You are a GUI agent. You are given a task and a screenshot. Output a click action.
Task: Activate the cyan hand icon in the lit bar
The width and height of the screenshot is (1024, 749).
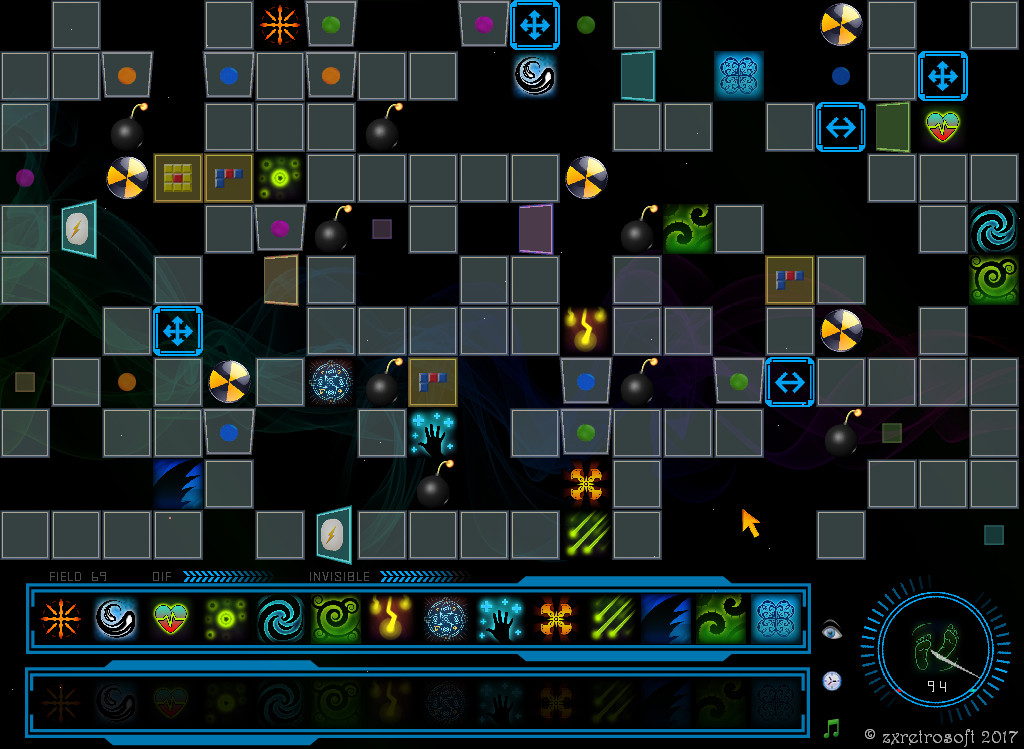(498, 619)
